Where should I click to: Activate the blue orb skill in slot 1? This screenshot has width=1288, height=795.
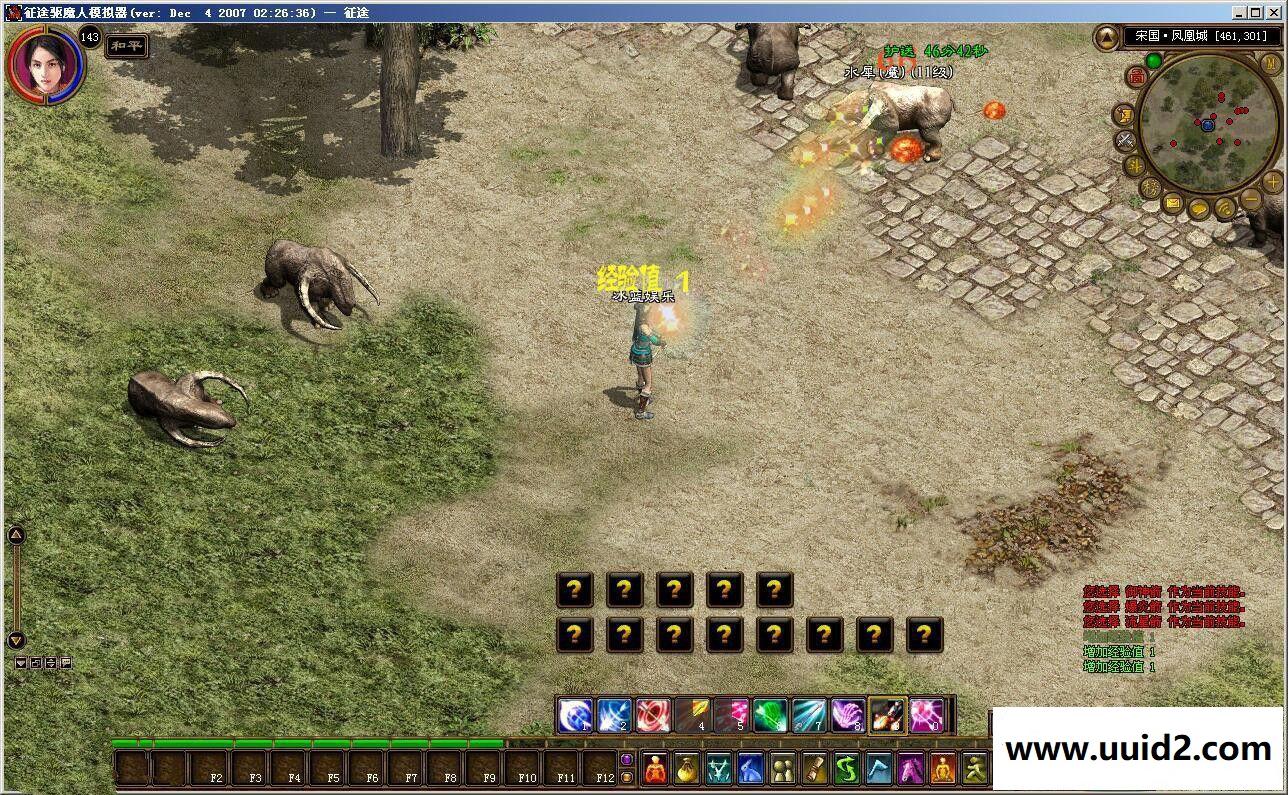[x=574, y=715]
